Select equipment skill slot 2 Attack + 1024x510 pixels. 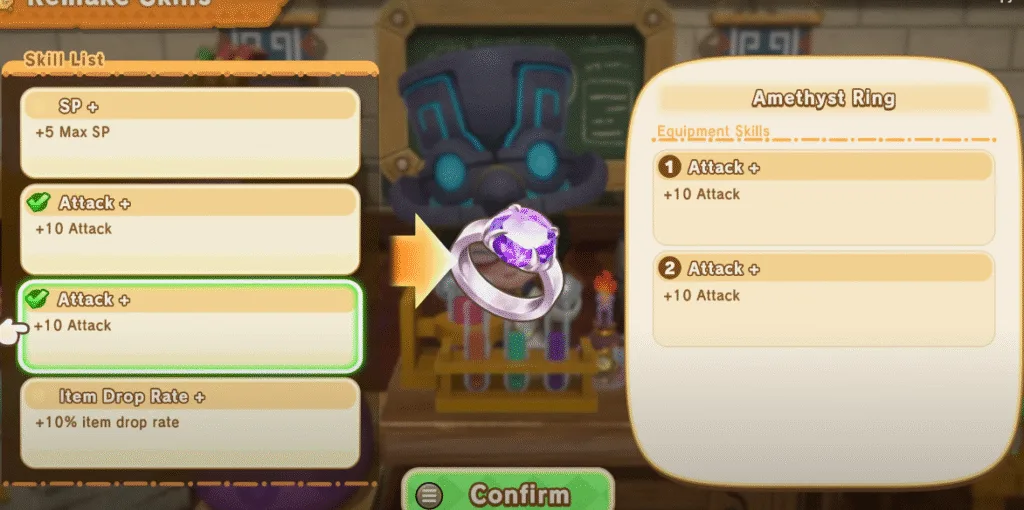pos(823,298)
